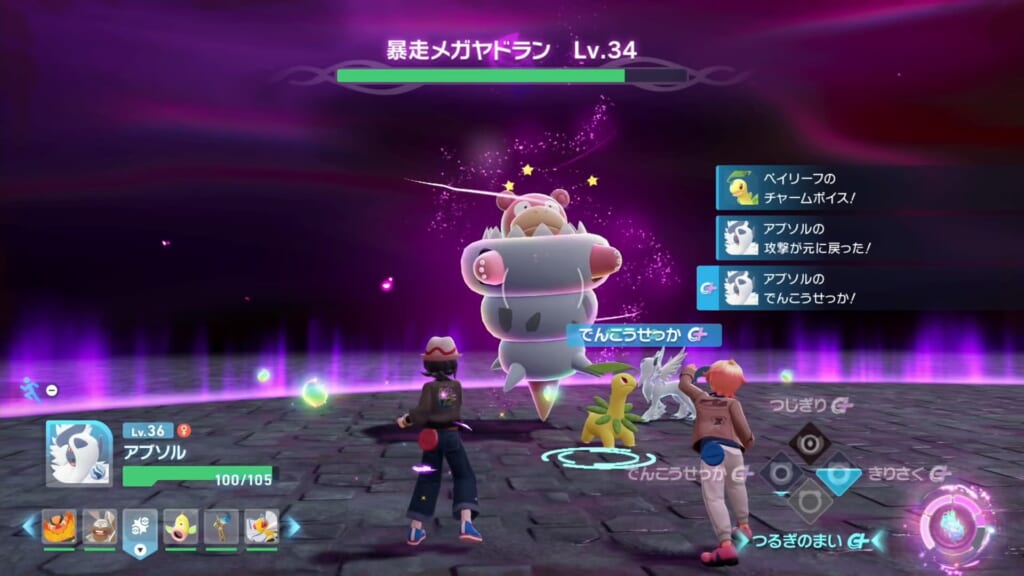This screenshot has height=576, width=1024.
Task: Choose the つるぎのまい move diamond
Action: click(809, 501)
